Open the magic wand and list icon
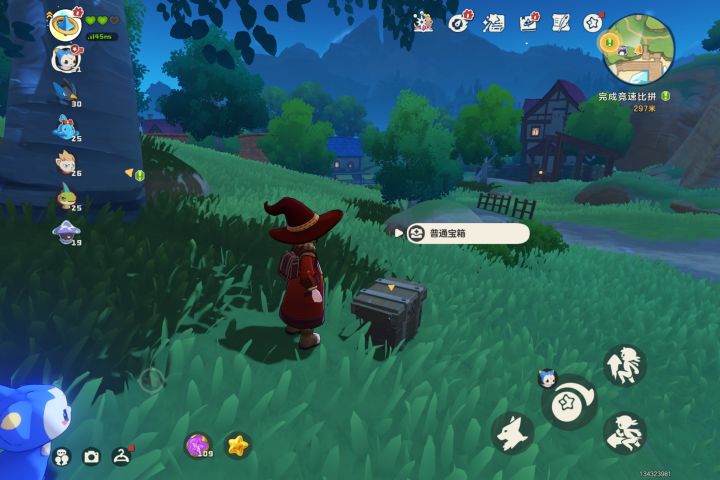This screenshot has height=480, width=720. pos(493,21)
